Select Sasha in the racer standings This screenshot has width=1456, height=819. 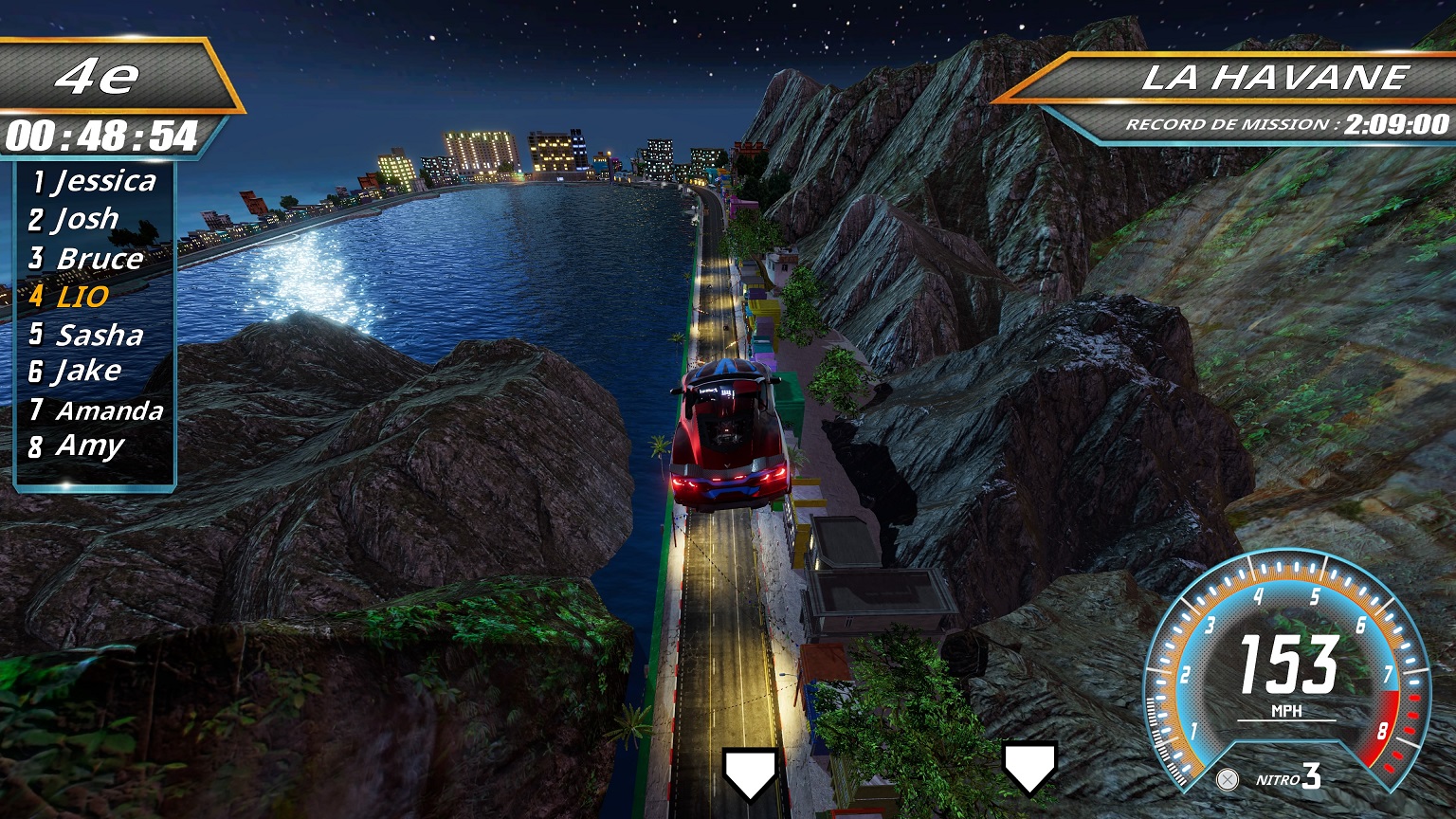pyautogui.click(x=87, y=335)
